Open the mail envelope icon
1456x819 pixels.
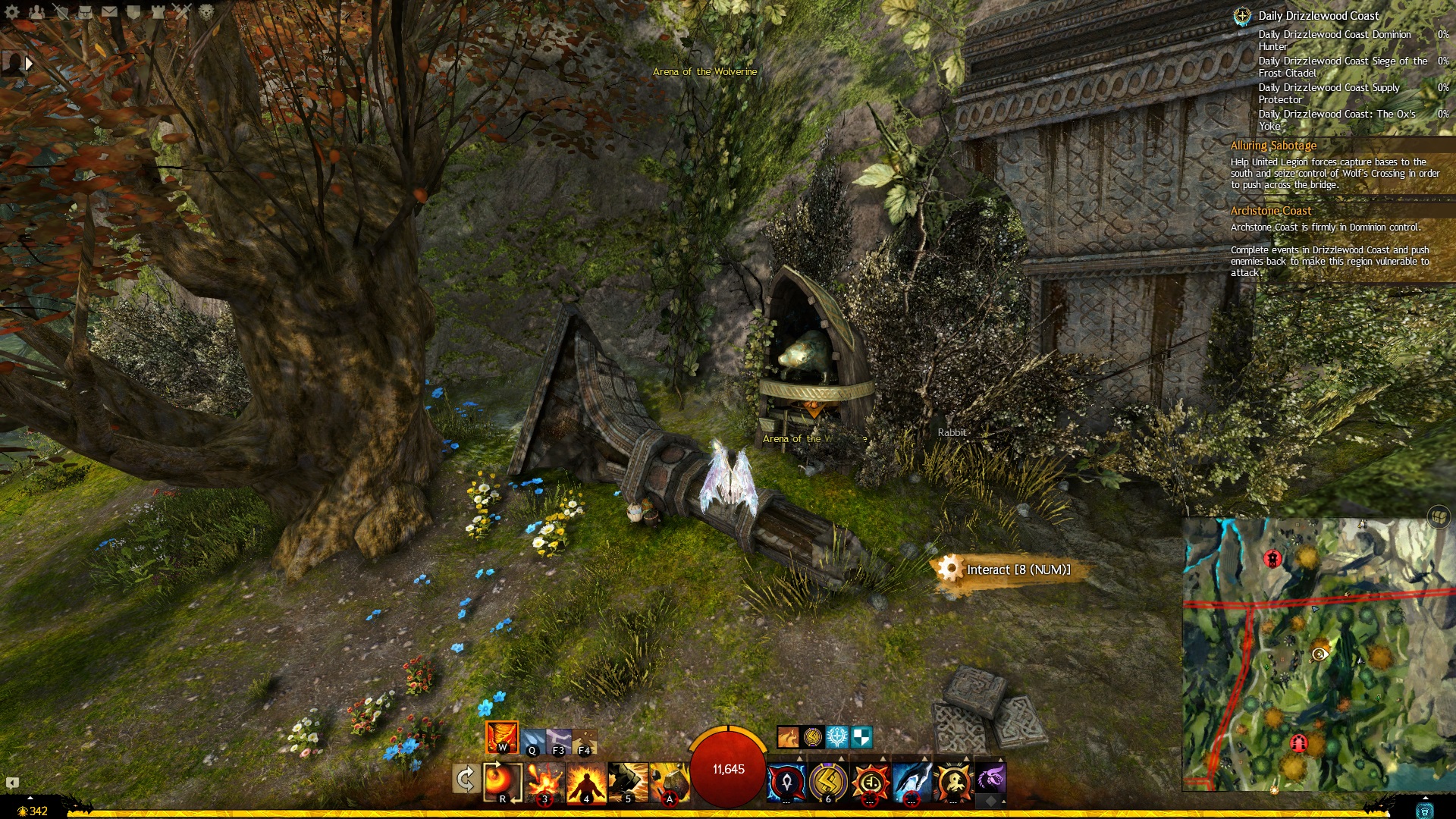click(109, 11)
